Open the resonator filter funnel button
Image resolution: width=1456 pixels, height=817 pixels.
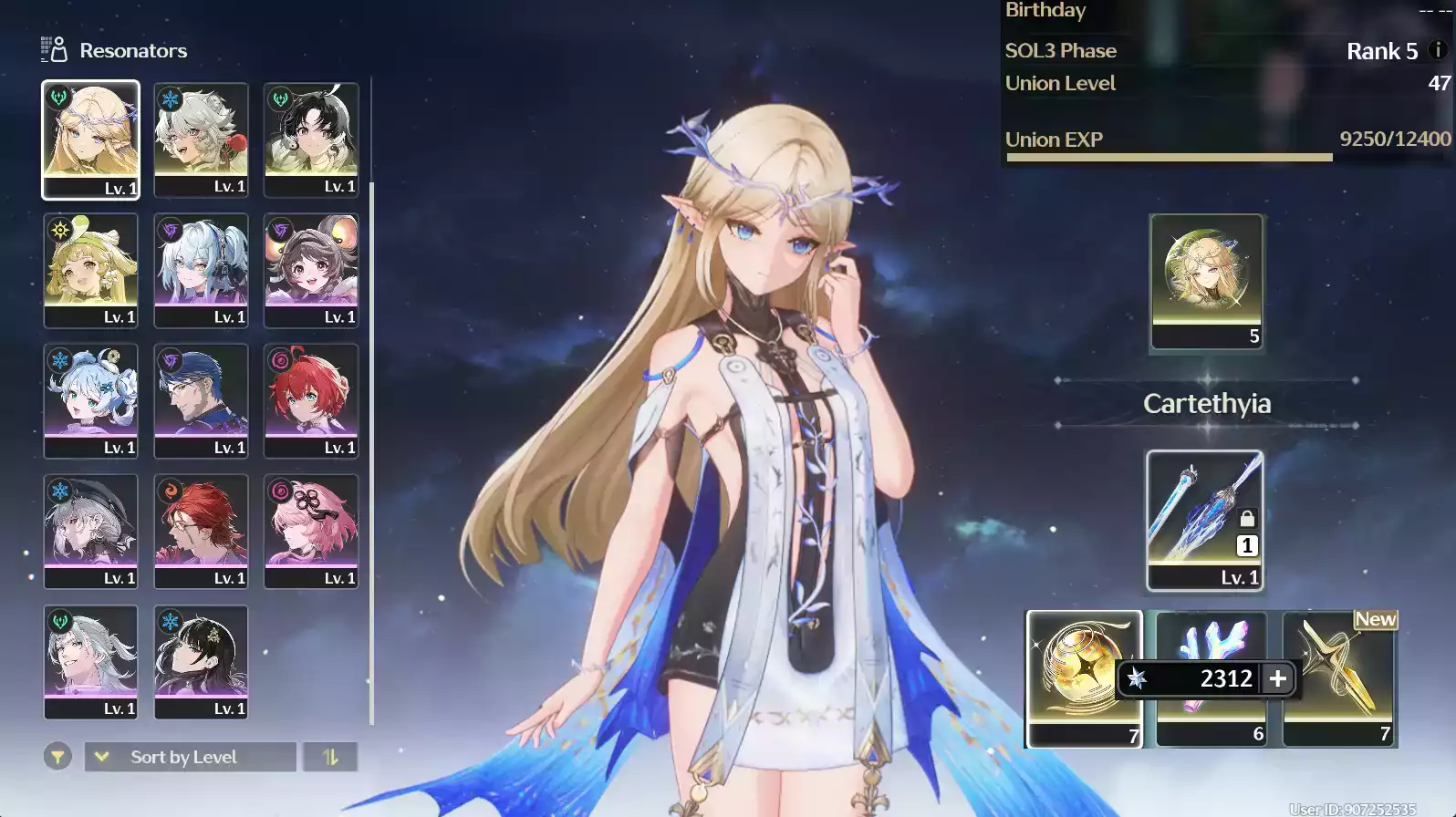point(57,757)
